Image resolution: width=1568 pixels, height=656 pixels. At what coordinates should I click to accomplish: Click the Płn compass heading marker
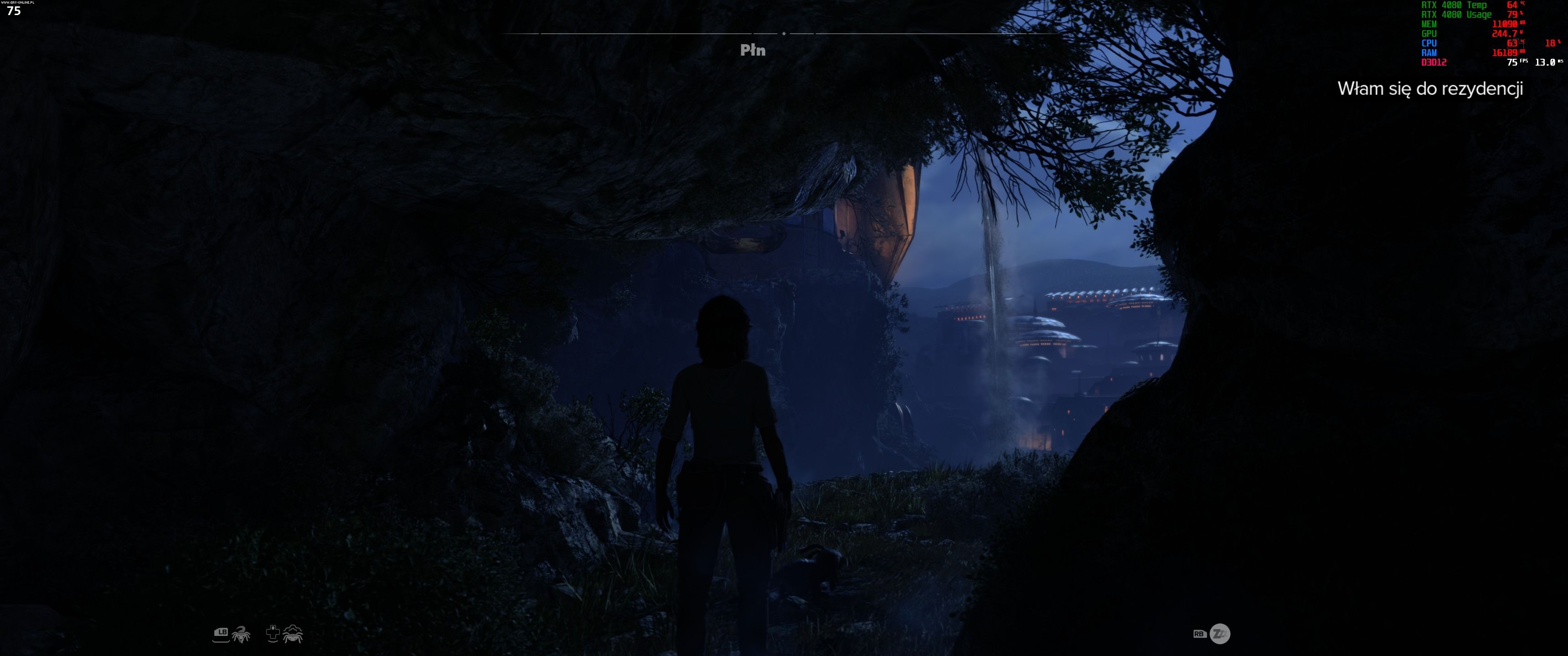pos(753,51)
